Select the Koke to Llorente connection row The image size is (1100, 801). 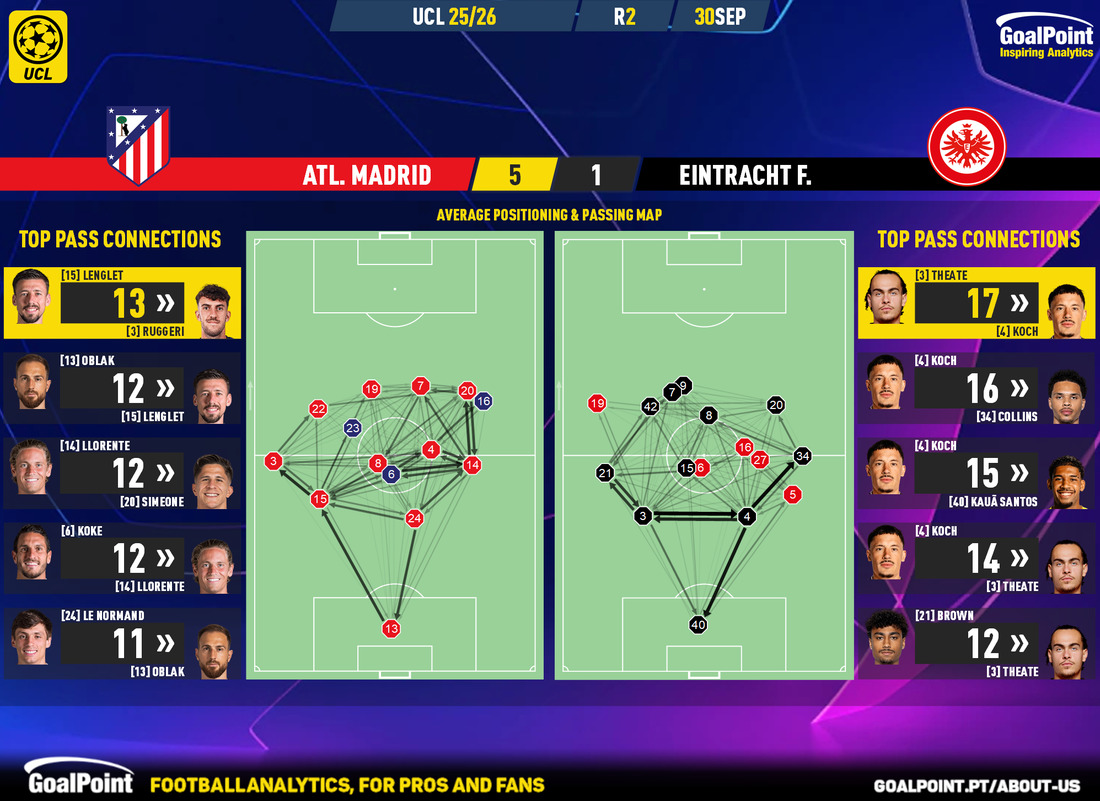(x=122, y=558)
